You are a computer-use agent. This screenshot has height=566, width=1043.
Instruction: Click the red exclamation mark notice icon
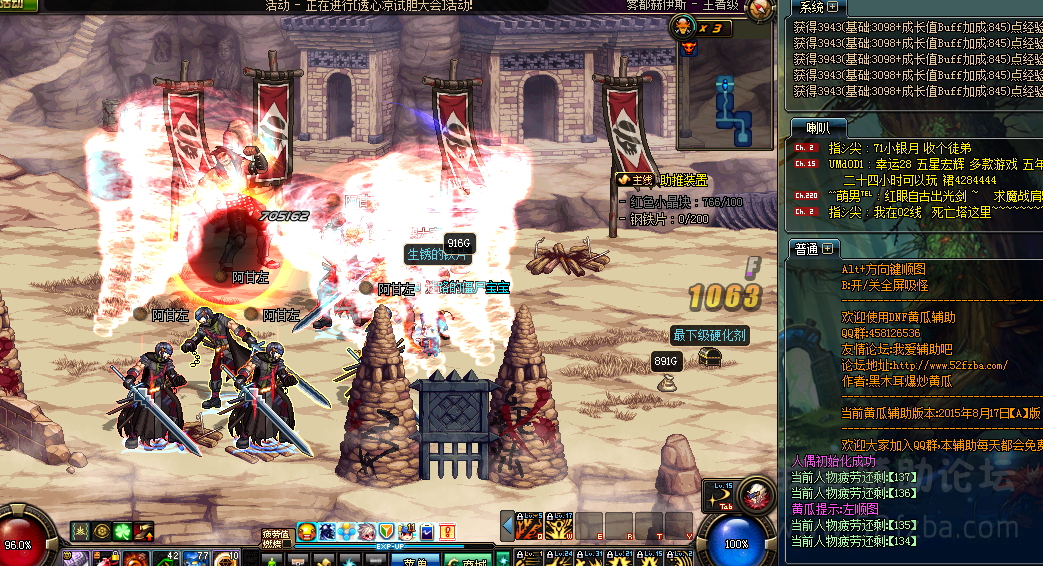click(447, 532)
